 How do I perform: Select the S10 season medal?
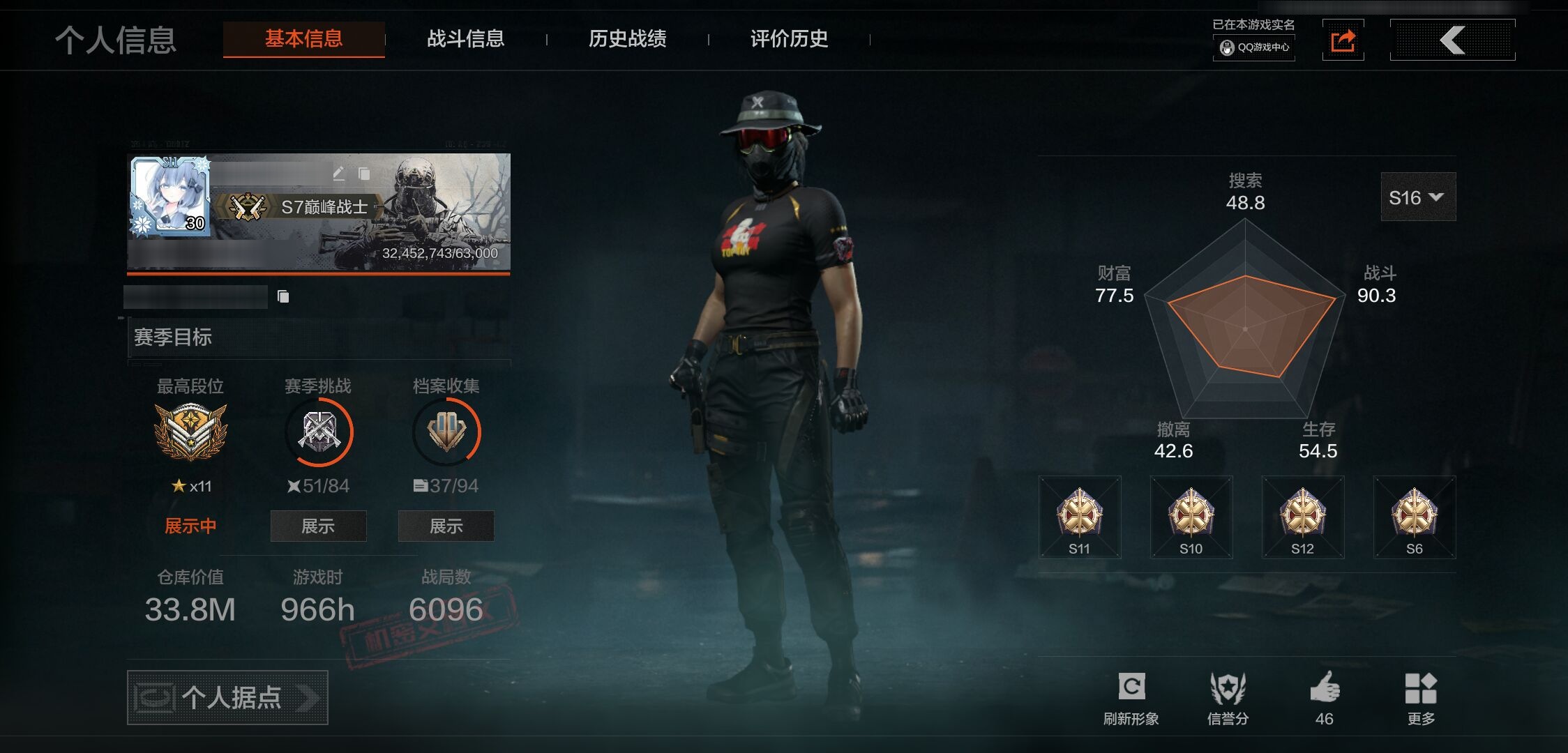click(1191, 517)
